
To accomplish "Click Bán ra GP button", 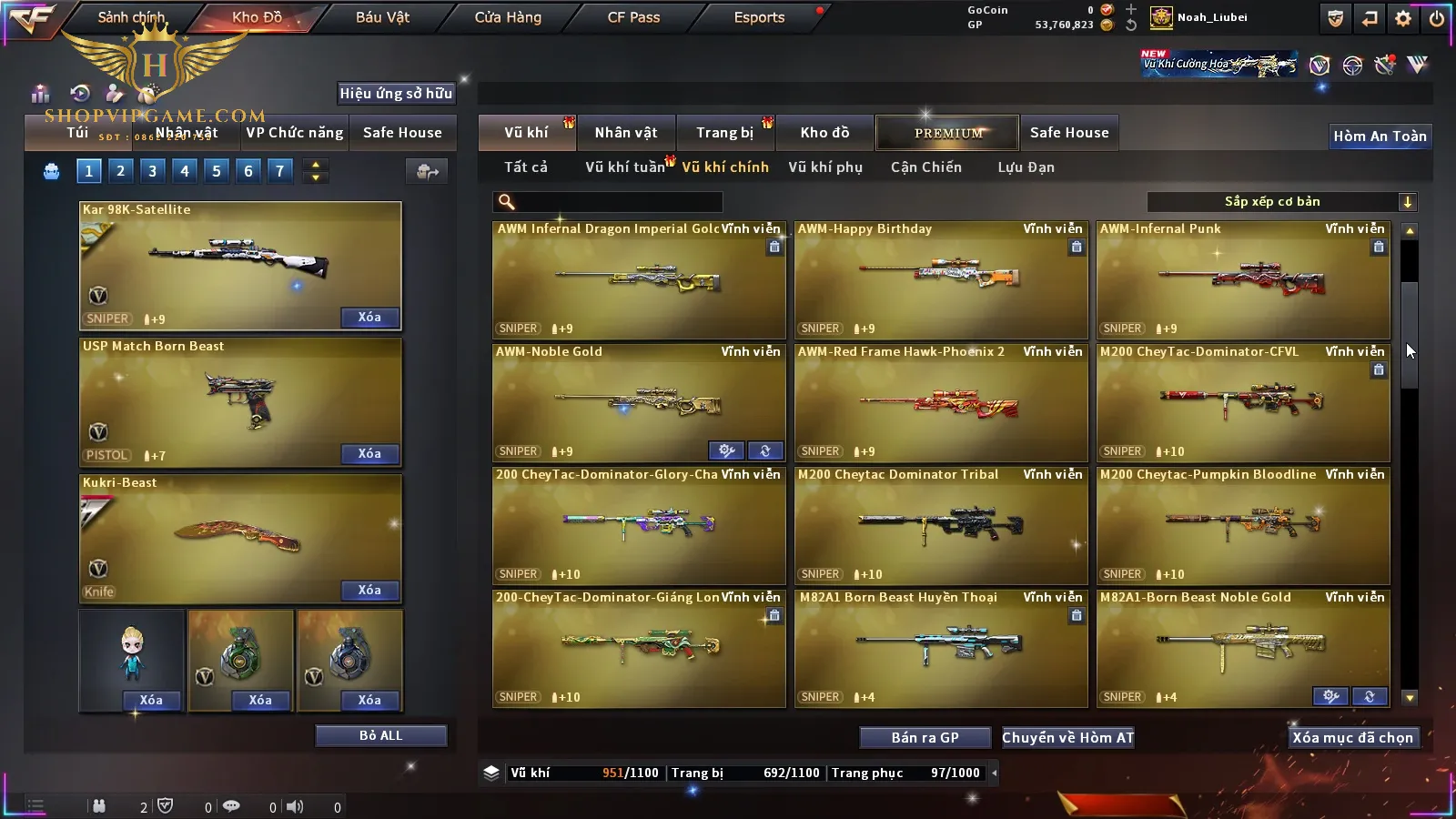I will [x=925, y=738].
